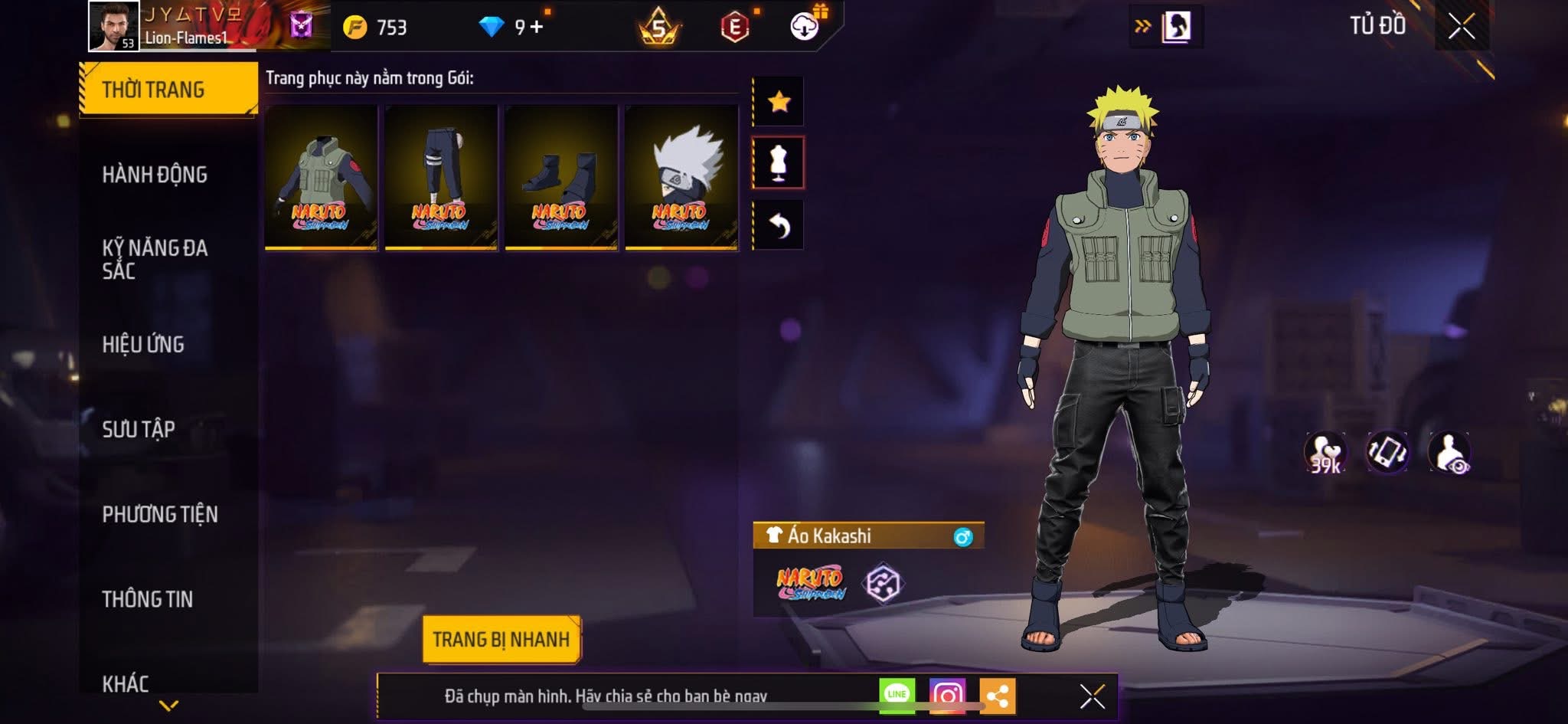Open the HIỆU ỨNG section
This screenshot has height=724, width=1568.
(143, 345)
